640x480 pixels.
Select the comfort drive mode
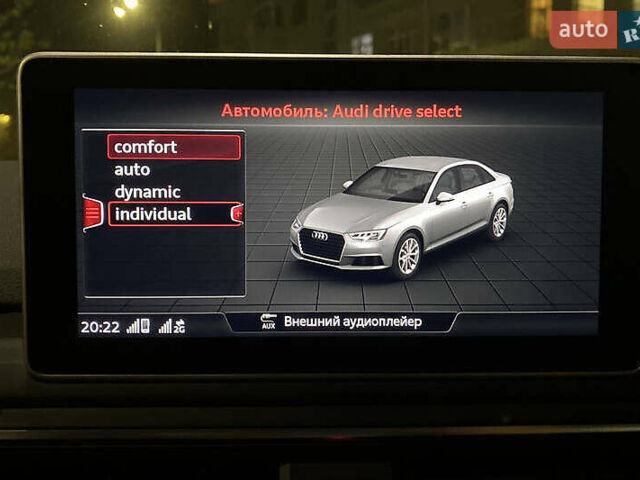pyautogui.click(x=174, y=147)
